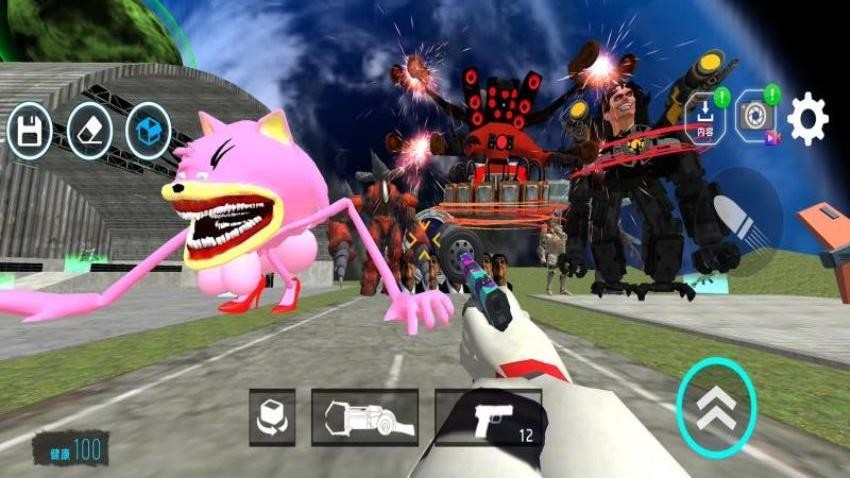This screenshot has width=850, height=478.
Task: Save the game with the floppy disk icon
Action: pyautogui.click(x=30, y=131)
